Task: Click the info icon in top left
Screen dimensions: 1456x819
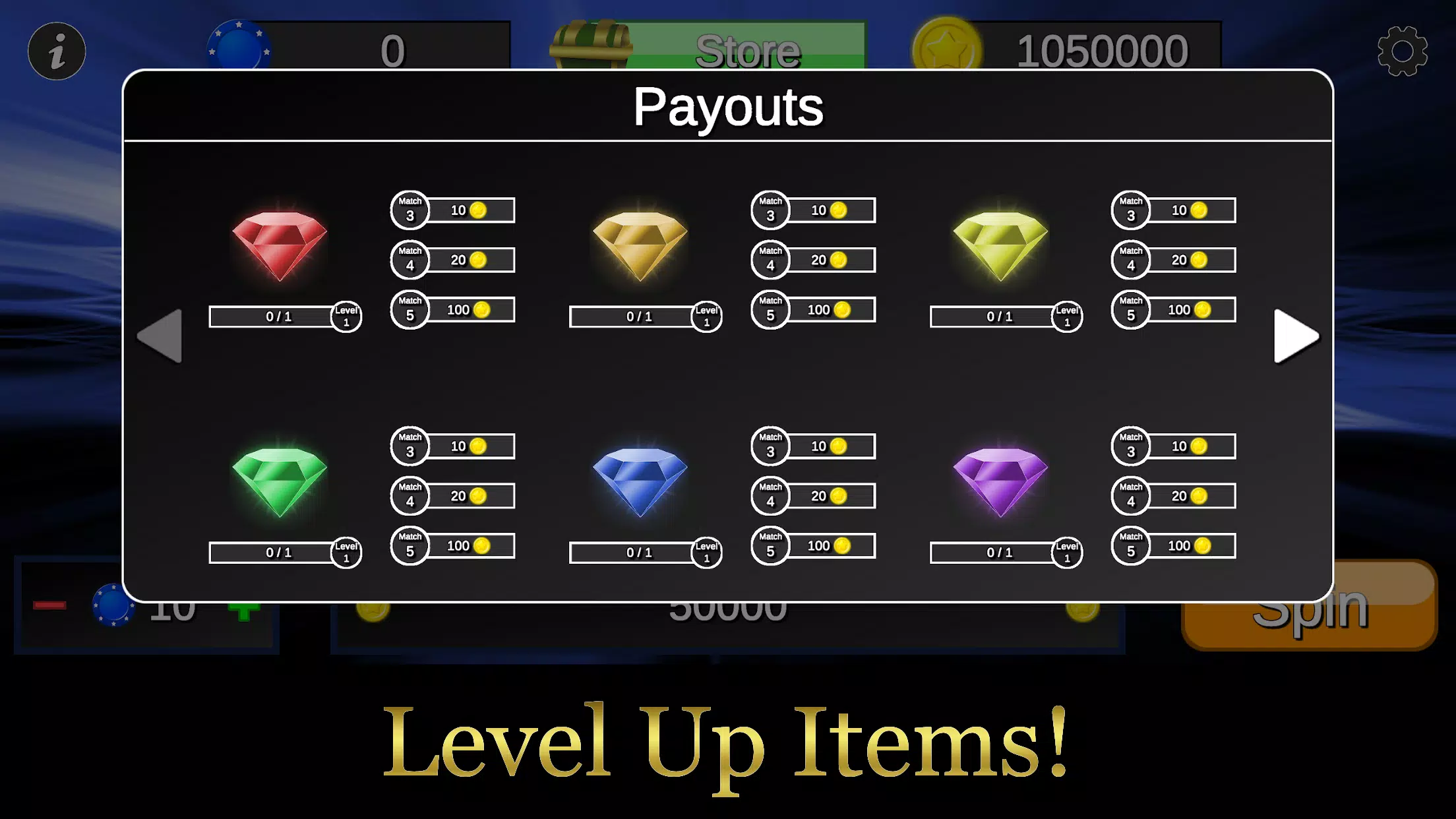Action: point(57,51)
